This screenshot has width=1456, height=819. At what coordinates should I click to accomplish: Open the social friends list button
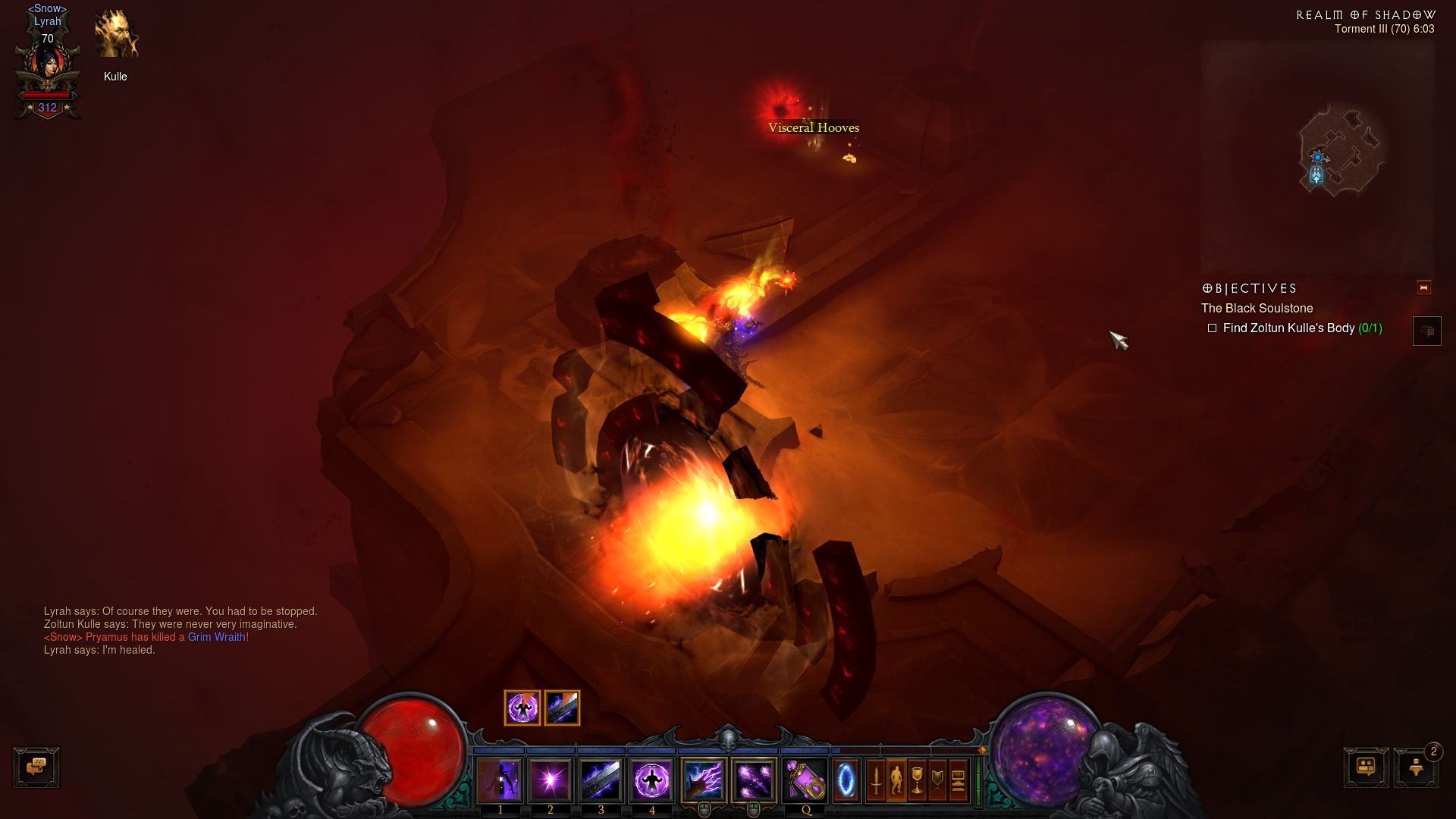[x=1366, y=767]
